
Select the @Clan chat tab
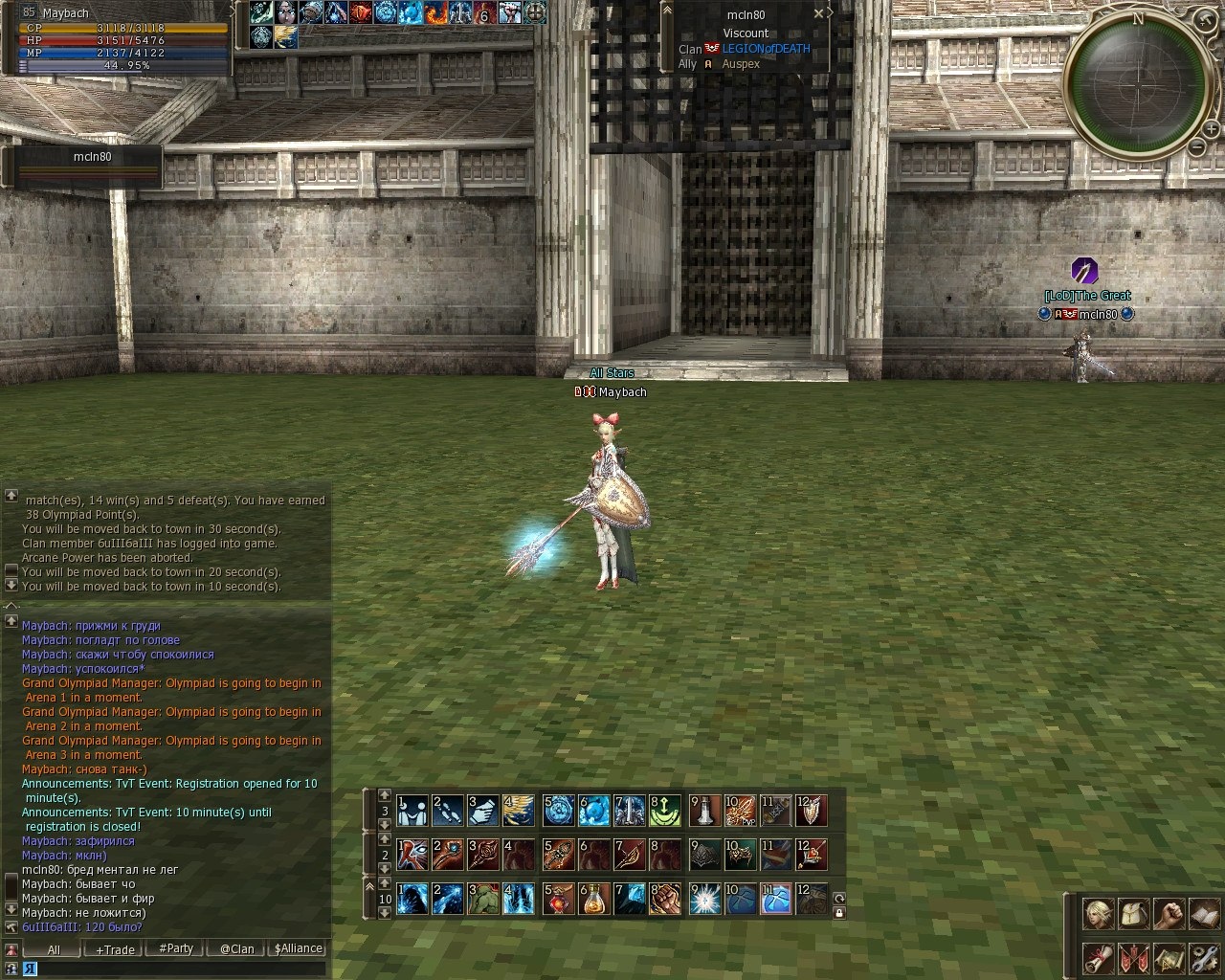coord(237,949)
